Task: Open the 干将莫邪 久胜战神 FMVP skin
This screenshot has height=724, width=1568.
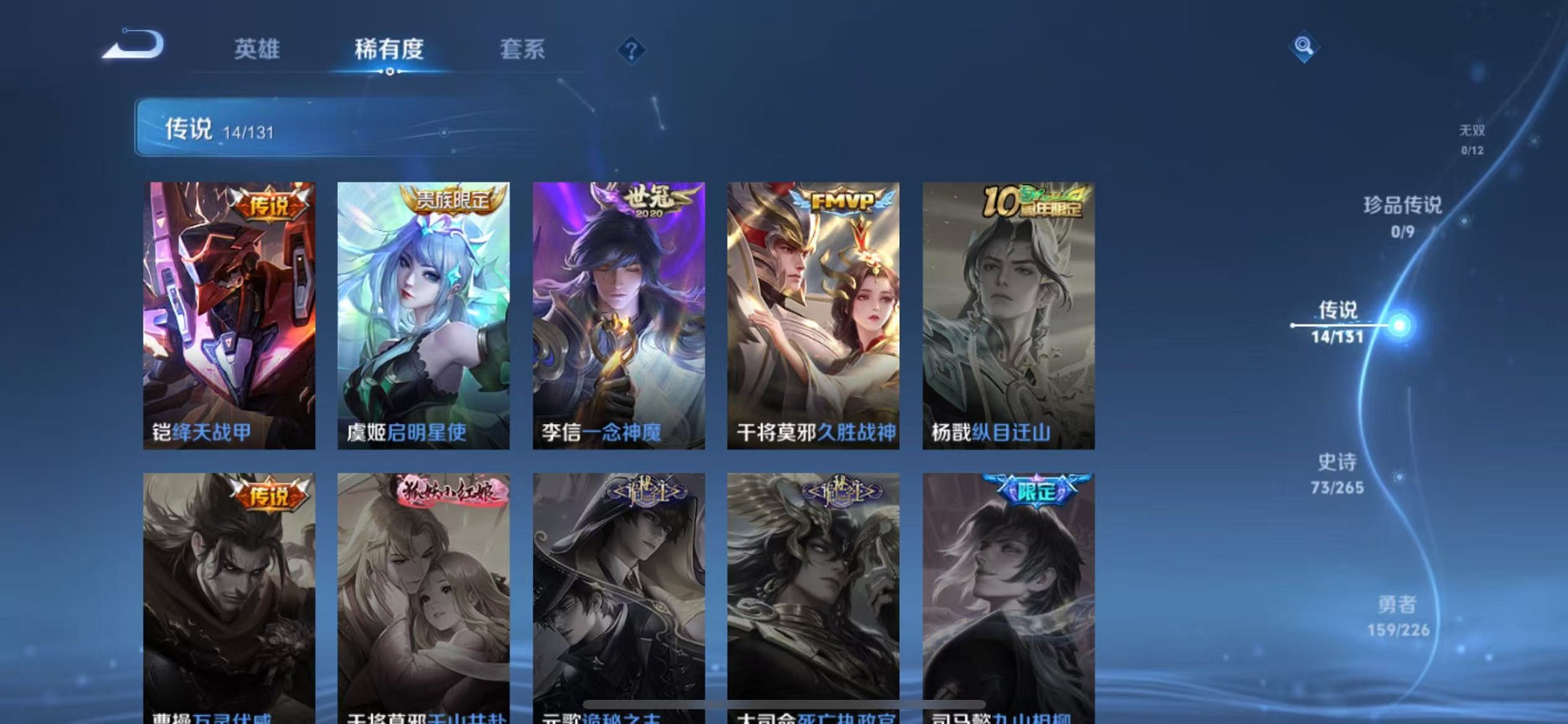Action: coord(812,310)
